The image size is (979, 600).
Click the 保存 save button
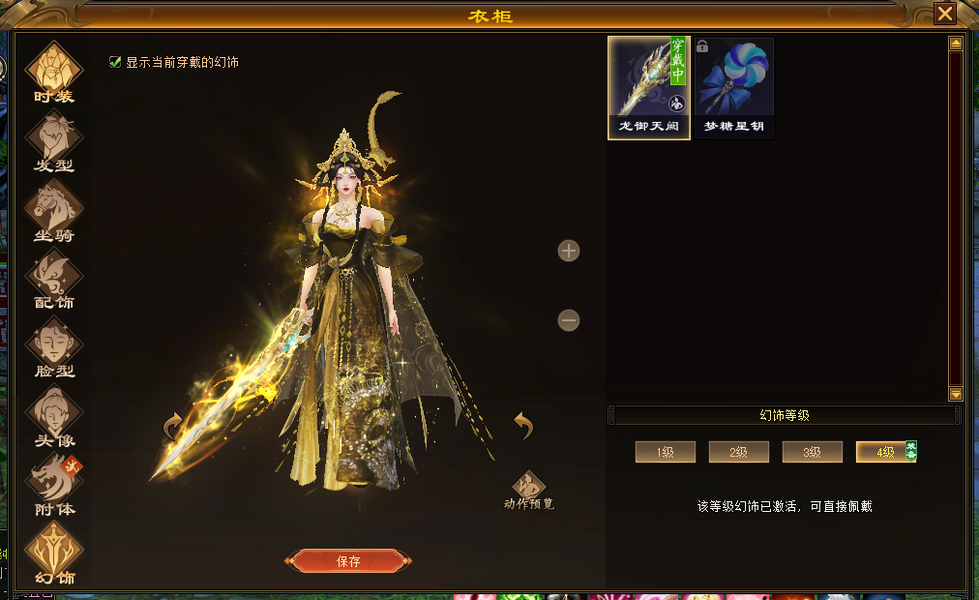348,561
